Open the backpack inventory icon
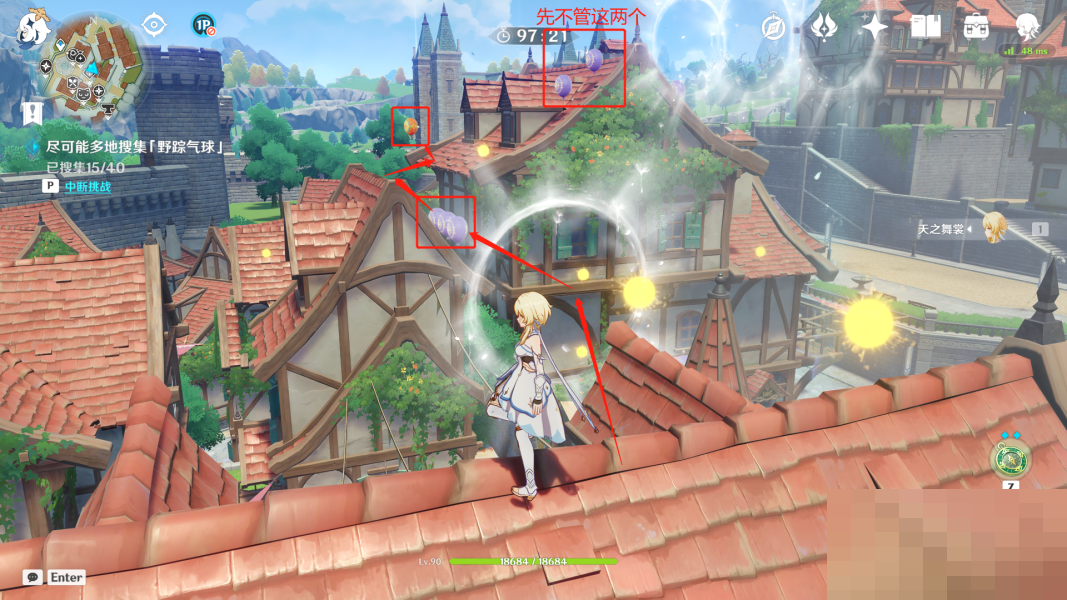Image resolution: width=1067 pixels, height=600 pixels. pyautogui.click(x=976, y=27)
